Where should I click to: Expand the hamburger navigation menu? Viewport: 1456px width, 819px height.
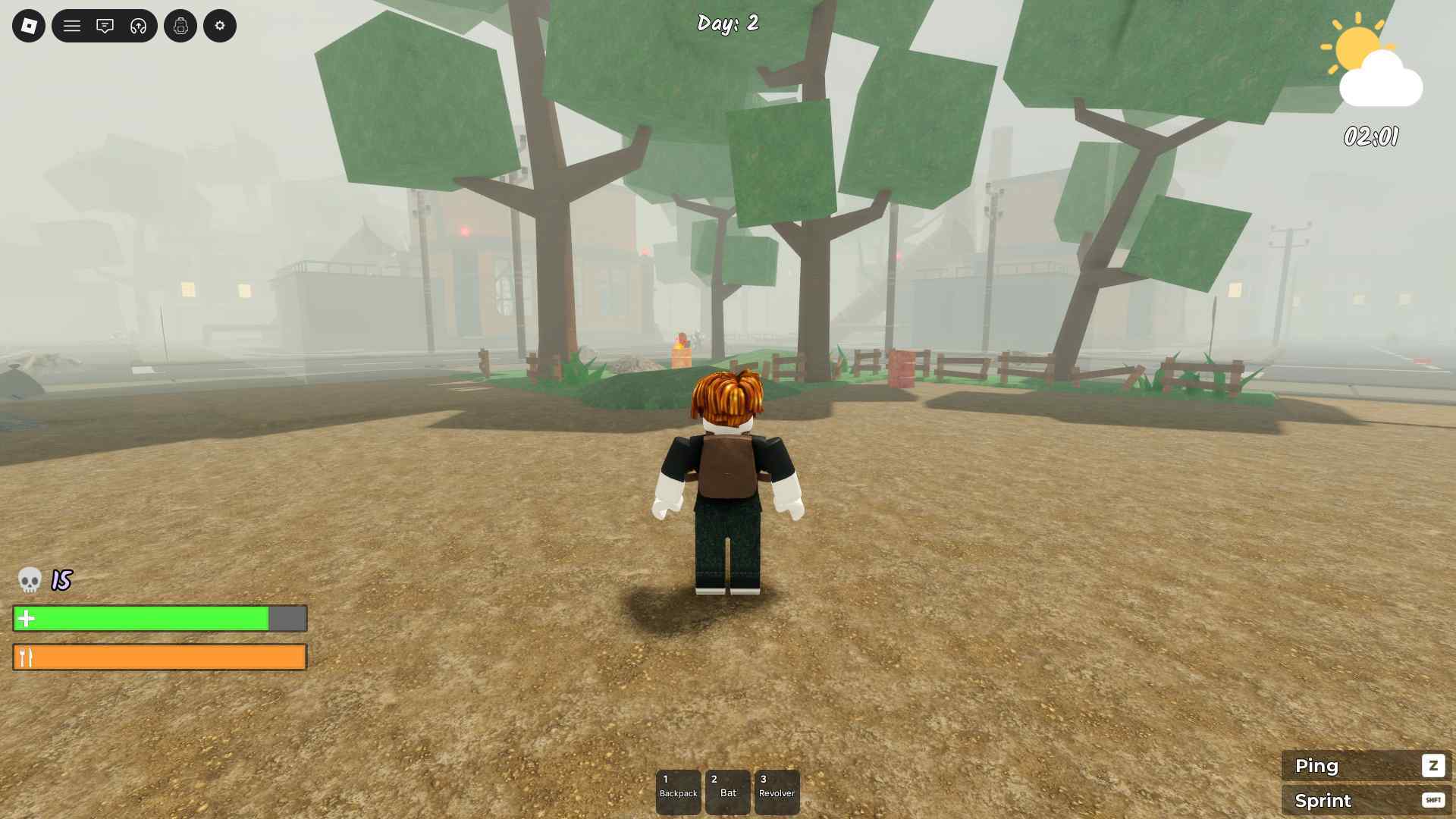point(72,25)
